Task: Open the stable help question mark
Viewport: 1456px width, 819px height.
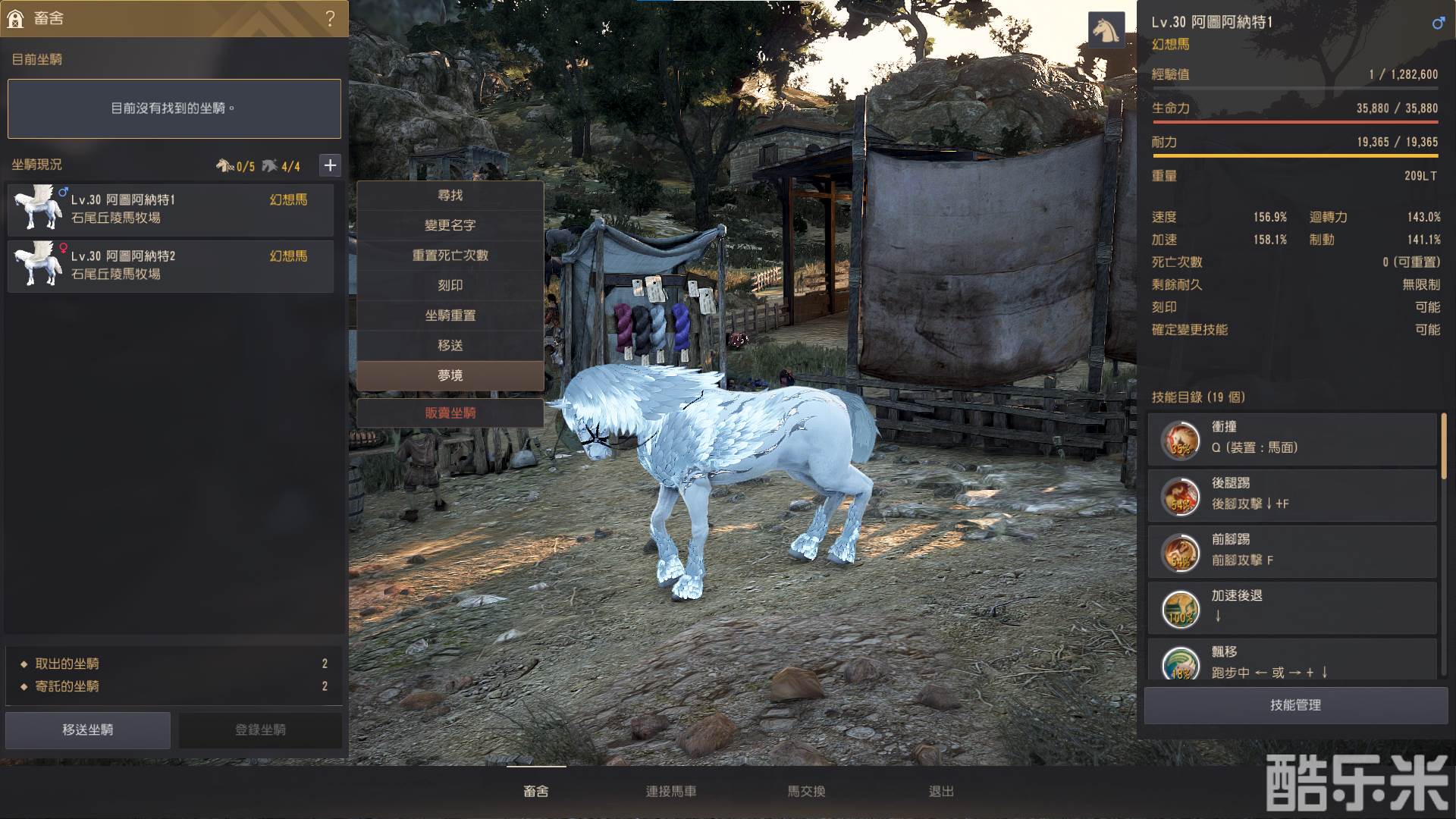Action: click(x=330, y=18)
